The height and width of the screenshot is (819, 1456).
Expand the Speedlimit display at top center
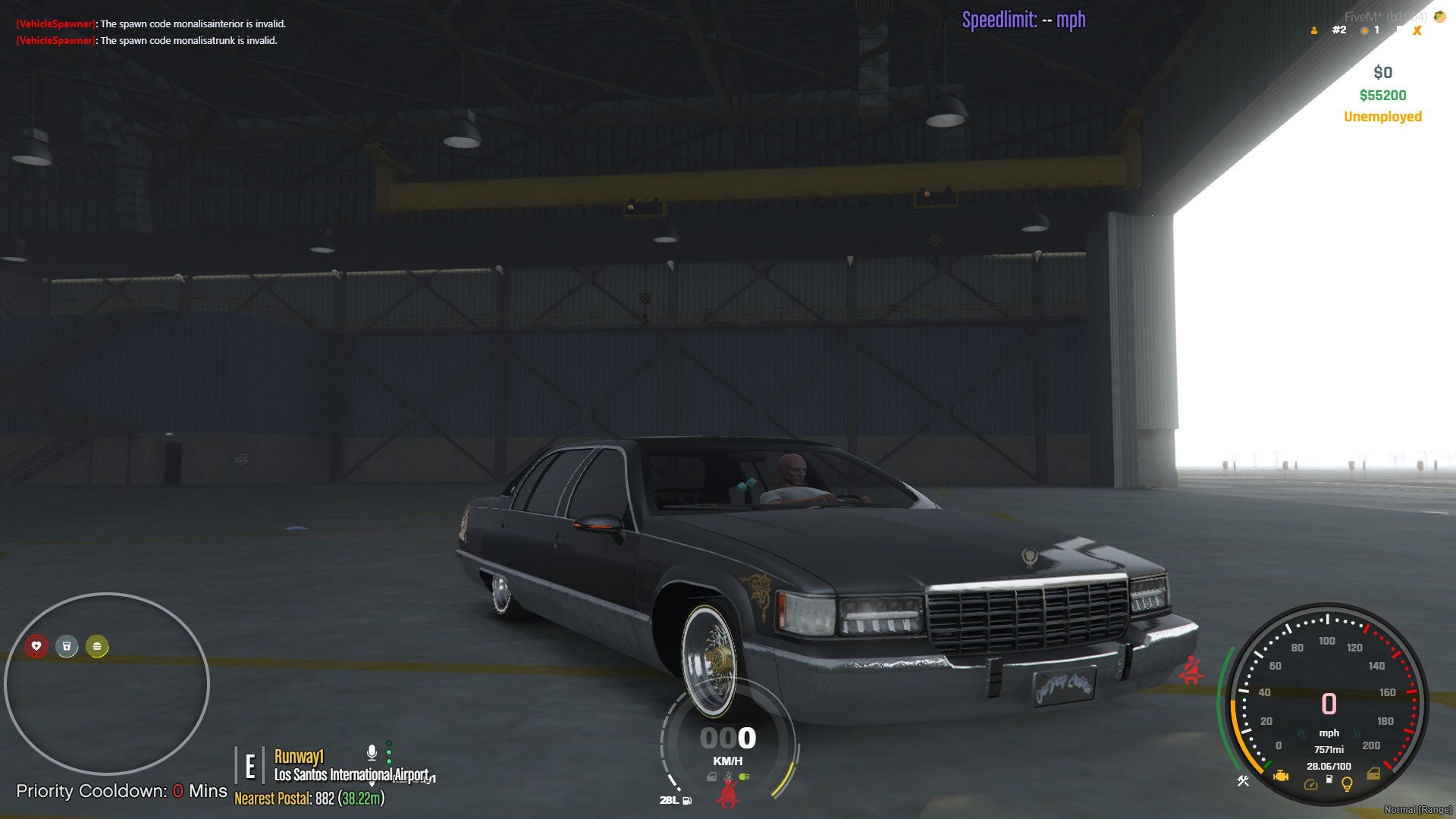point(1023,20)
